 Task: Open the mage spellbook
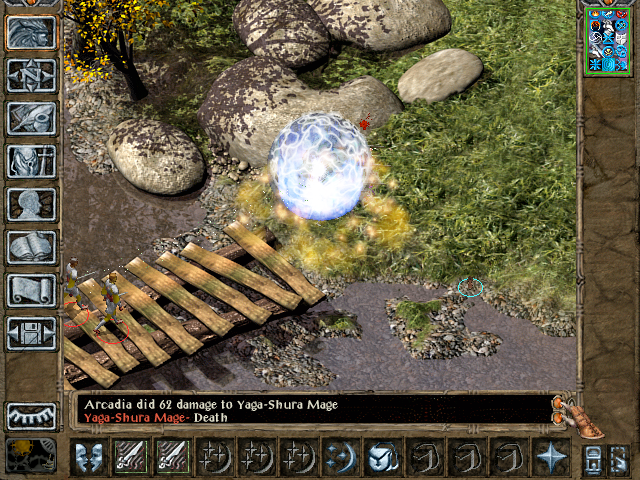(31, 247)
